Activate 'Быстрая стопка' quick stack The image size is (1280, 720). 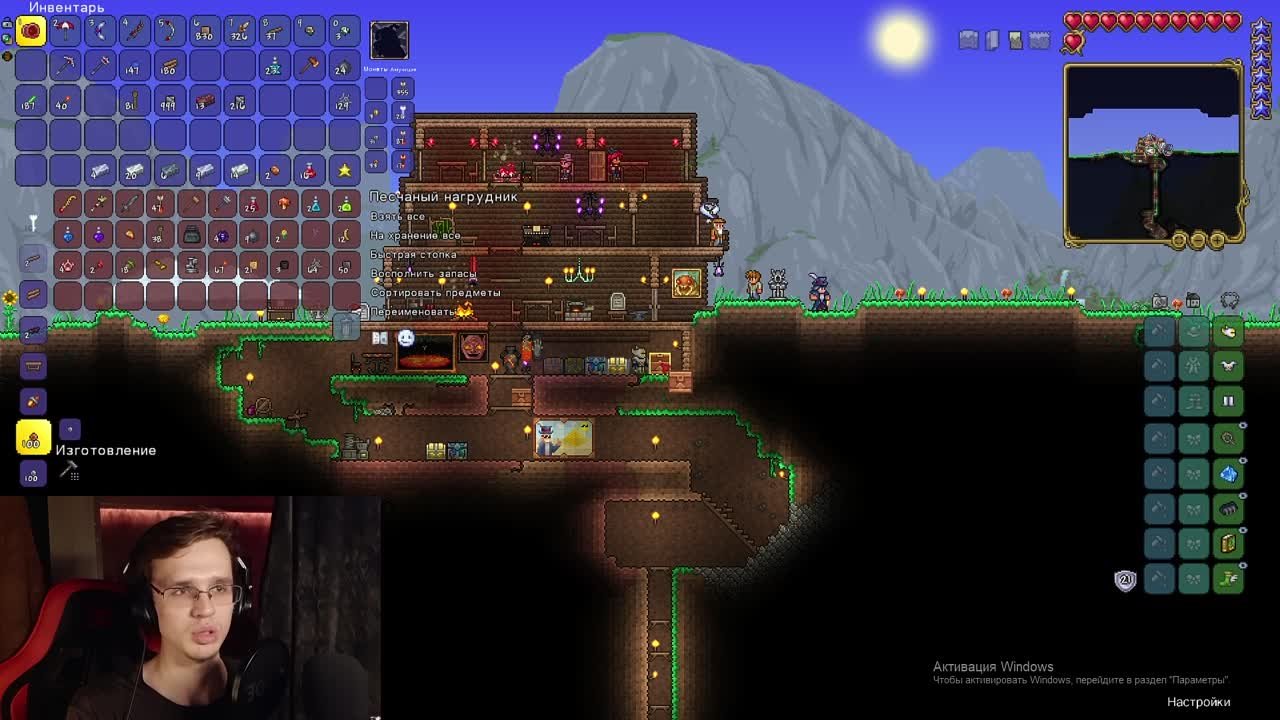pyautogui.click(x=414, y=254)
